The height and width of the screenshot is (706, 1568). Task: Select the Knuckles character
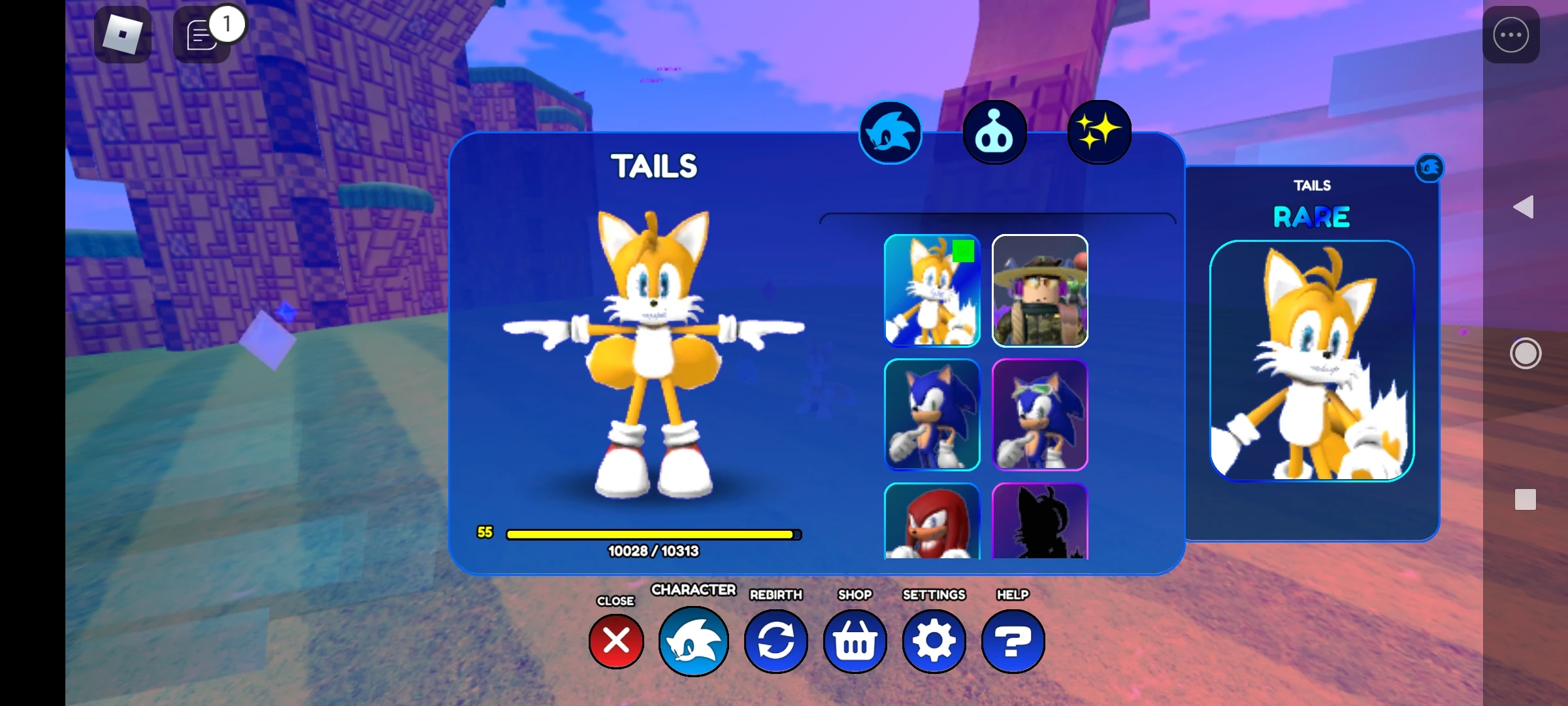[x=932, y=523]
